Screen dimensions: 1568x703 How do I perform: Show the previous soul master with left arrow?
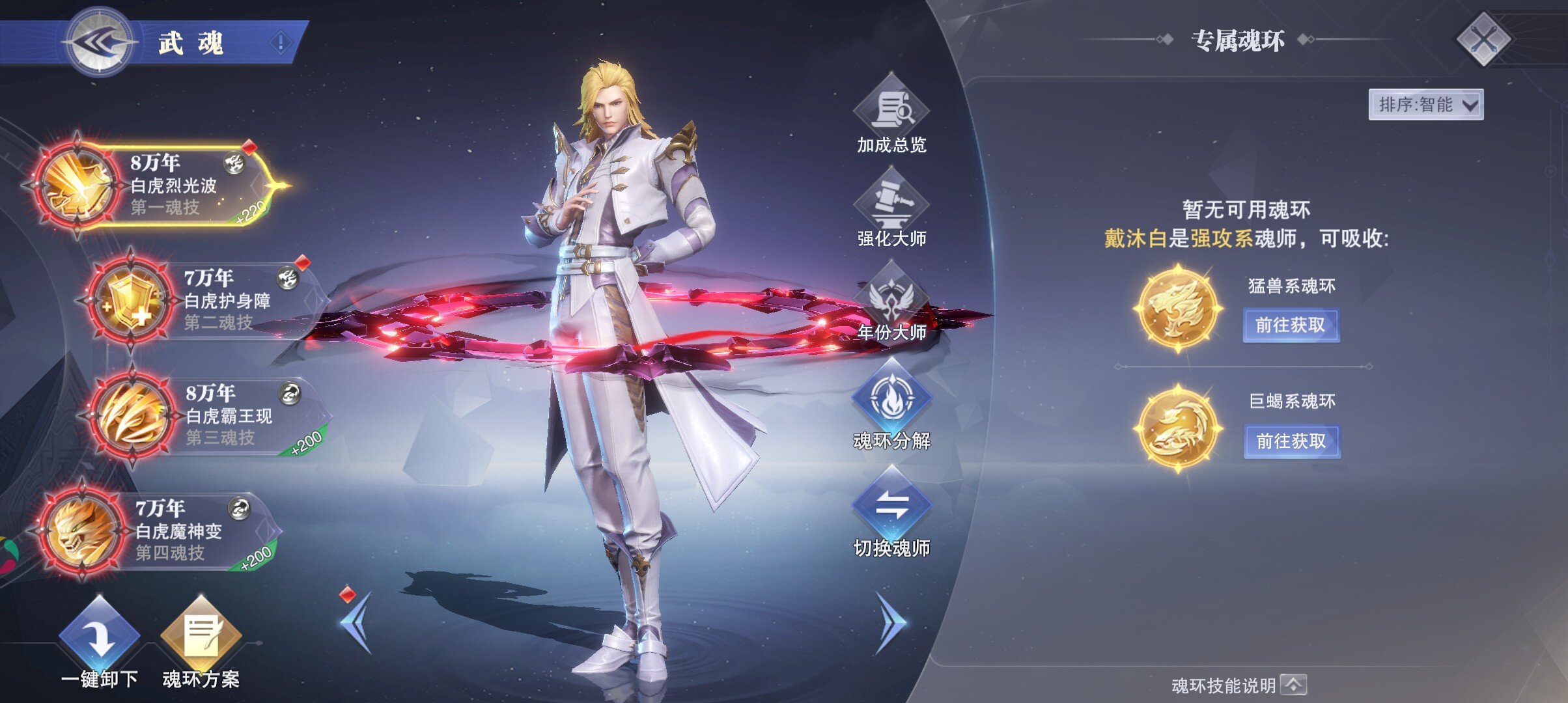(x=357, y=622)
